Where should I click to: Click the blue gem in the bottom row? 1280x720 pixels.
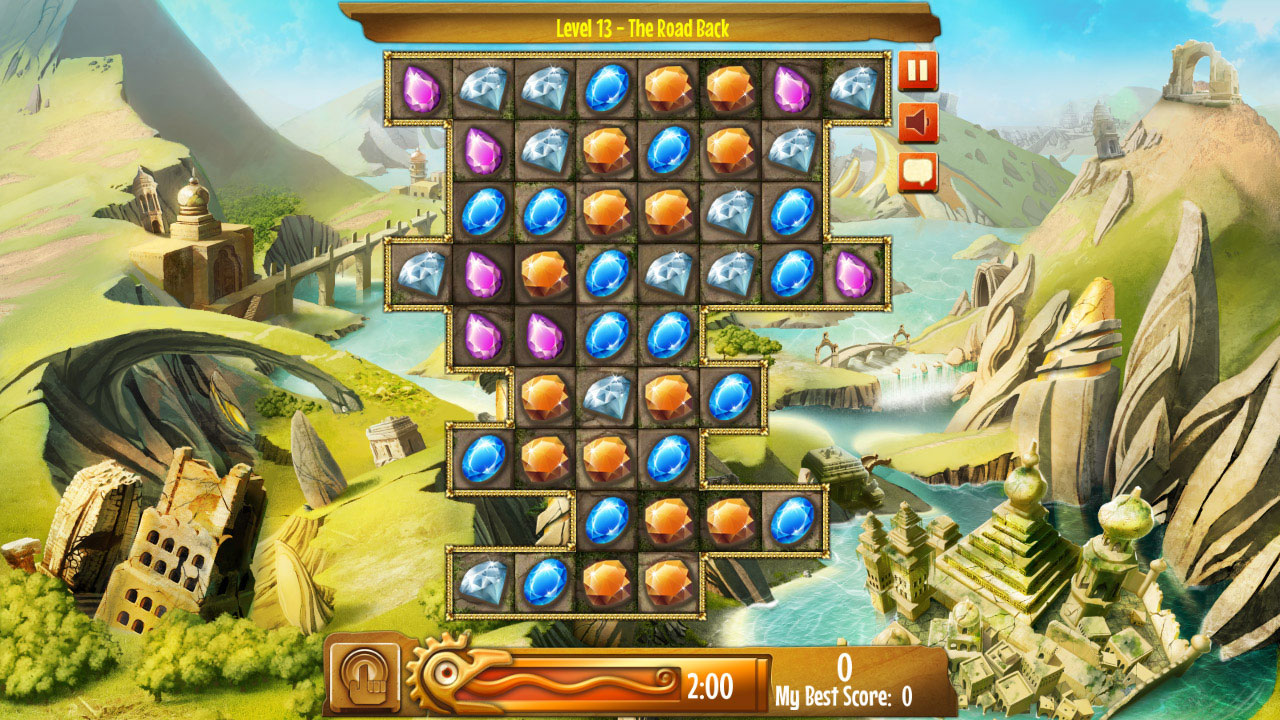pos(545,581)
